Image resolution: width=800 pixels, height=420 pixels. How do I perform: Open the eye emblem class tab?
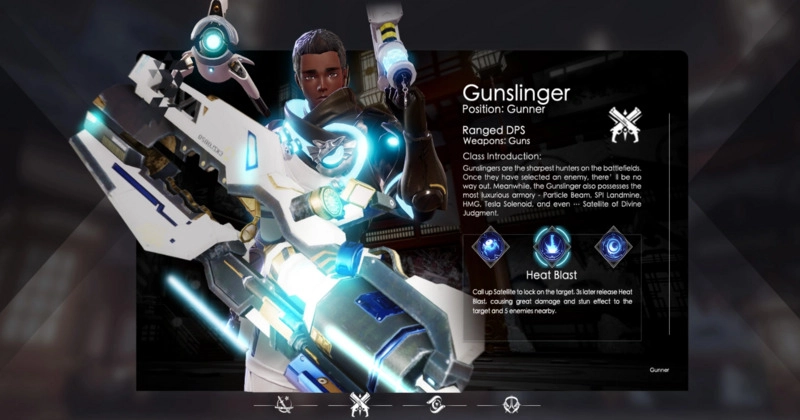438,404
